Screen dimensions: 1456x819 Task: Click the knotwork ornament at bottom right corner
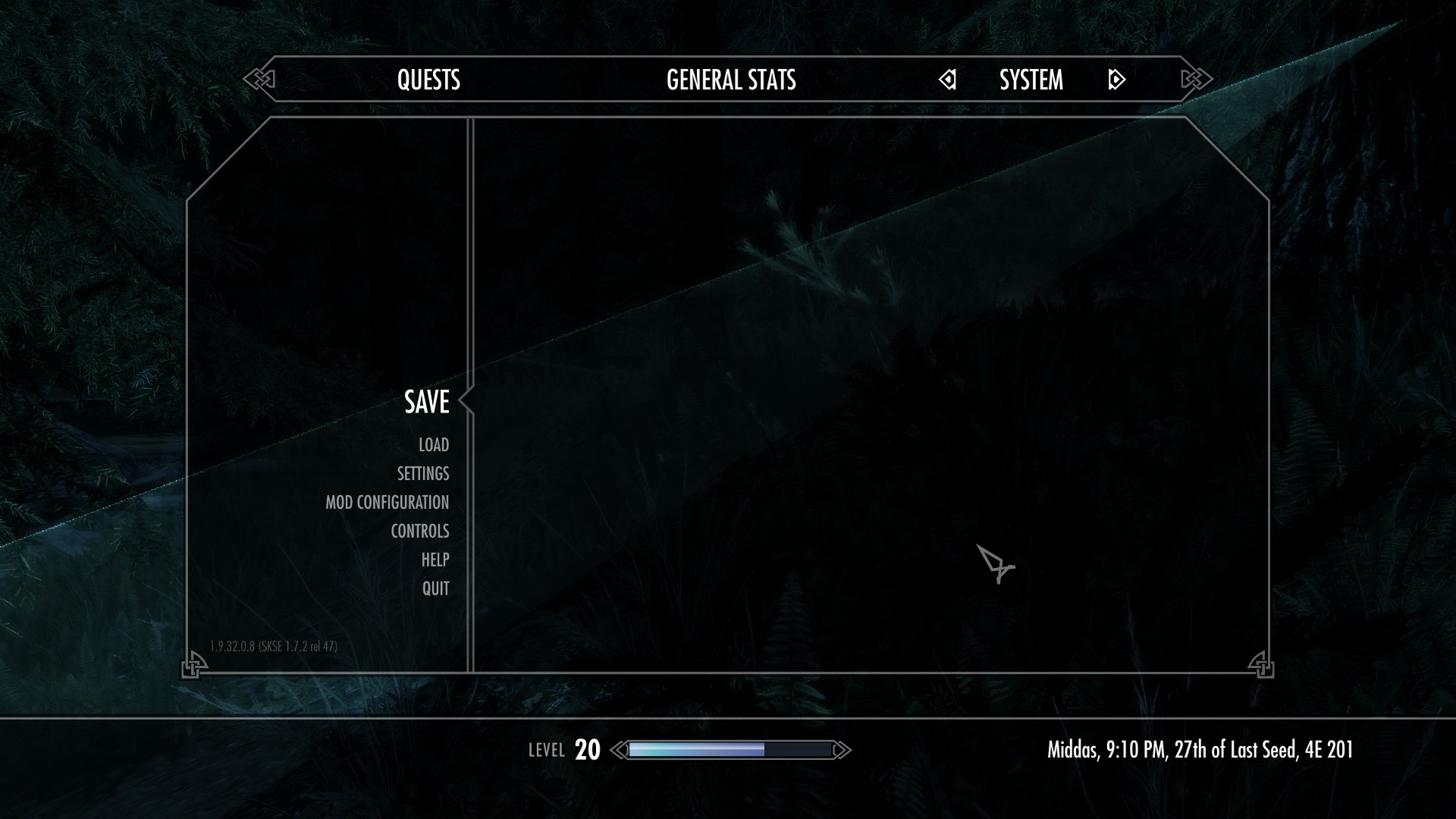[x=1263, y=665]
